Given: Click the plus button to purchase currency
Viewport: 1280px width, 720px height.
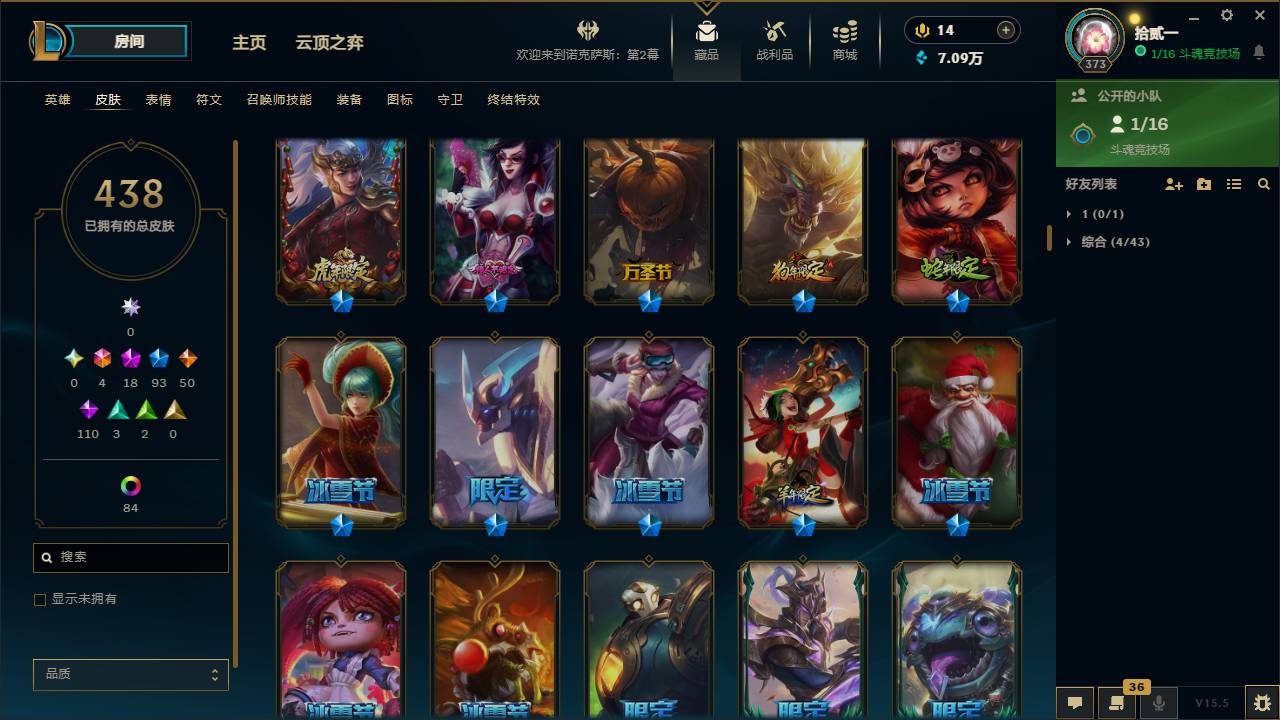Looking at the screenshot, I should [1003, 30].
